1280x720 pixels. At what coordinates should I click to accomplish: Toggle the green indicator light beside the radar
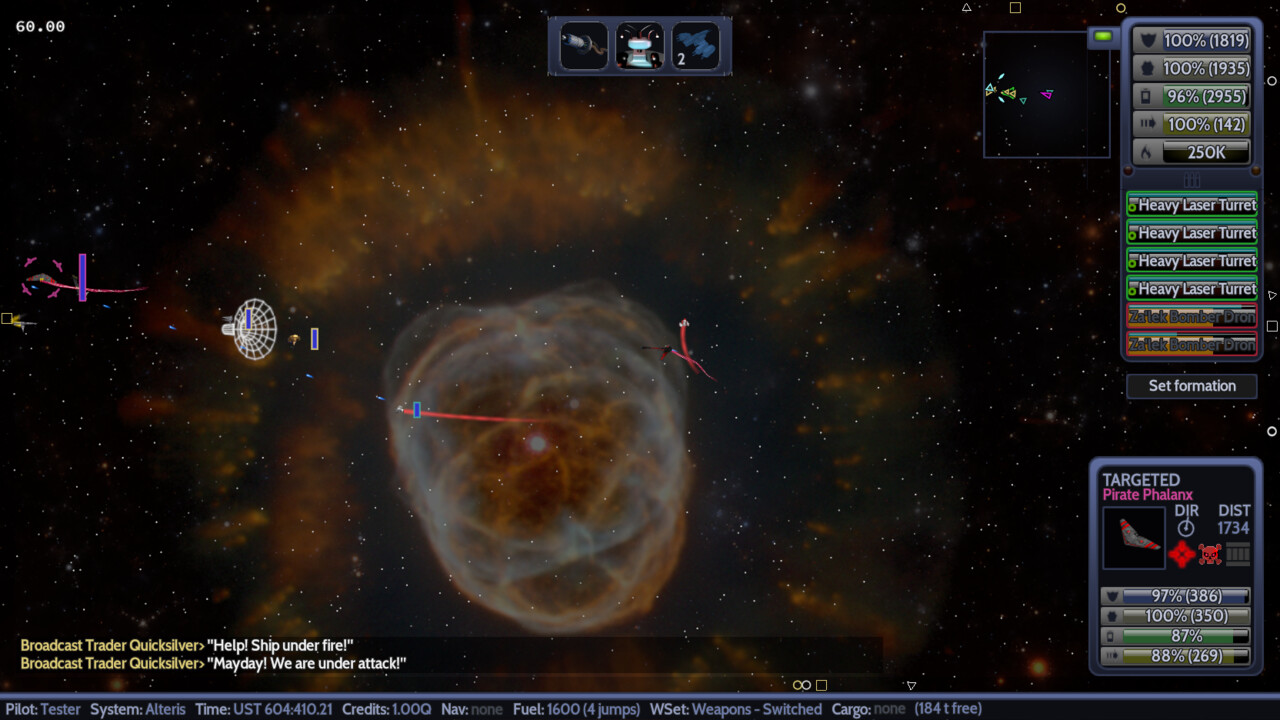(x=1103, y=37)
